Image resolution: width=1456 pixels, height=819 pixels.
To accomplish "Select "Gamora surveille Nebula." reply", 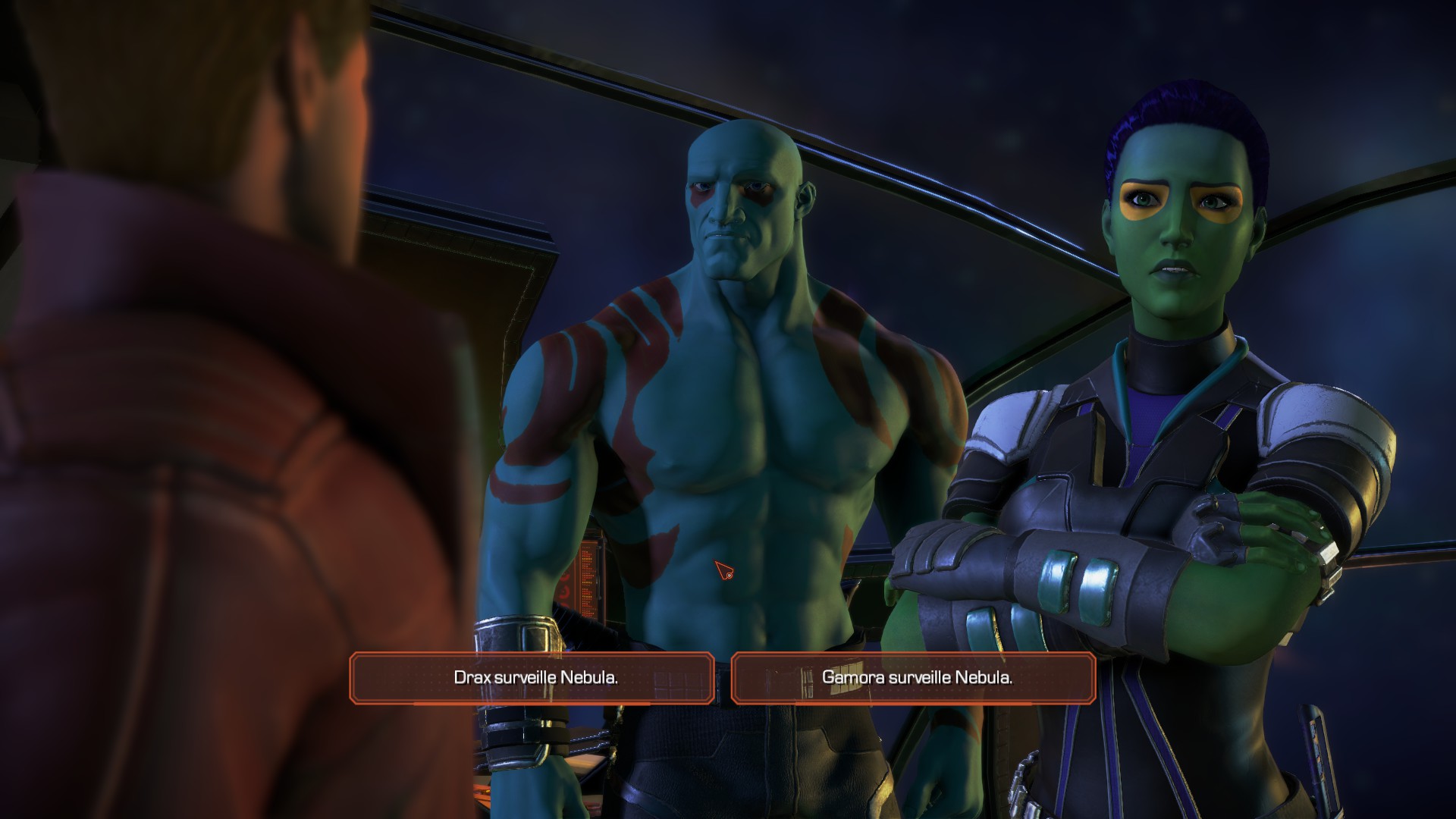I will [915, 678].
